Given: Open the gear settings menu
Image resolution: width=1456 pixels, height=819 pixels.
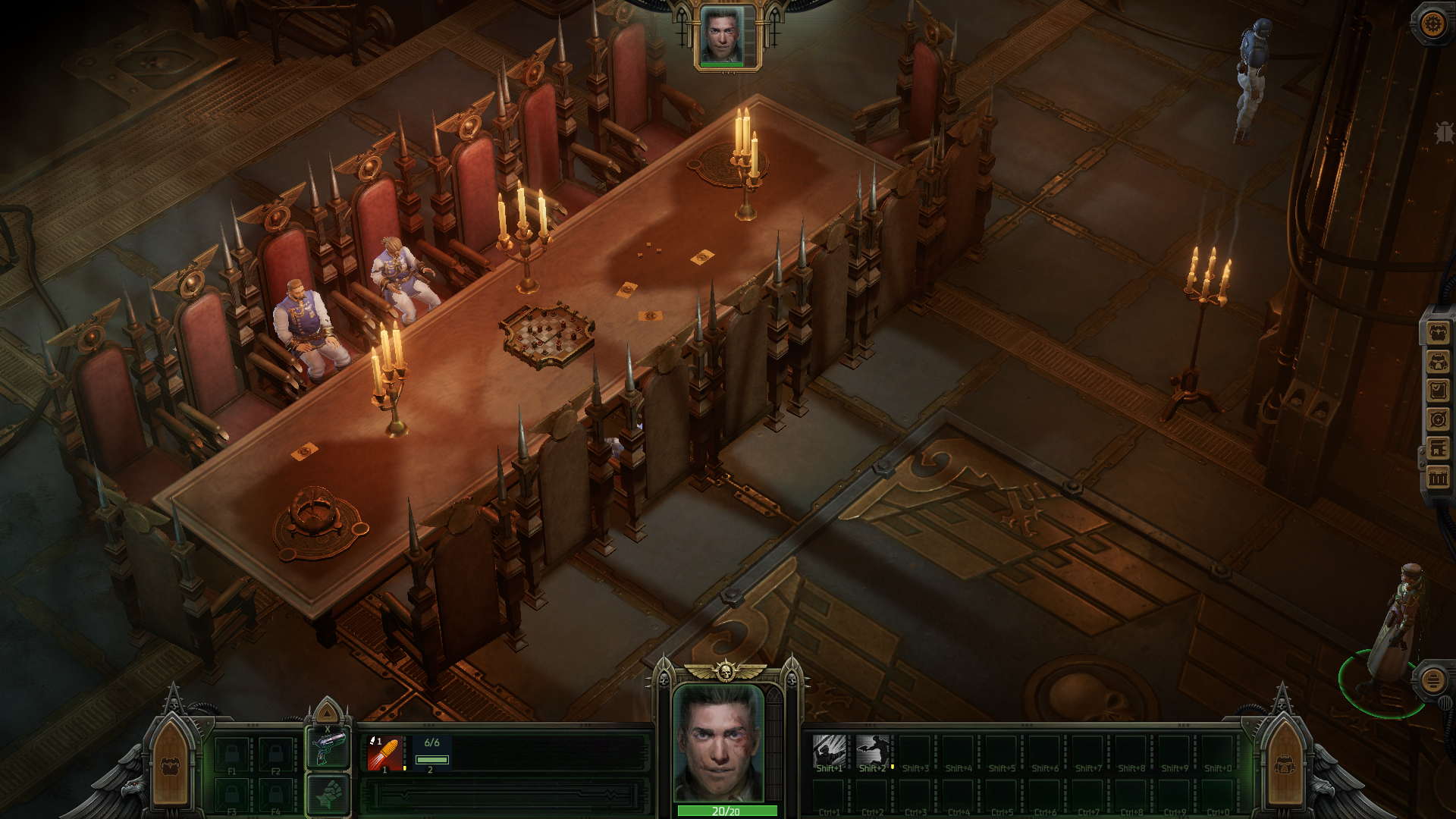Looking at the screenshot, I should click(1432, 24).
